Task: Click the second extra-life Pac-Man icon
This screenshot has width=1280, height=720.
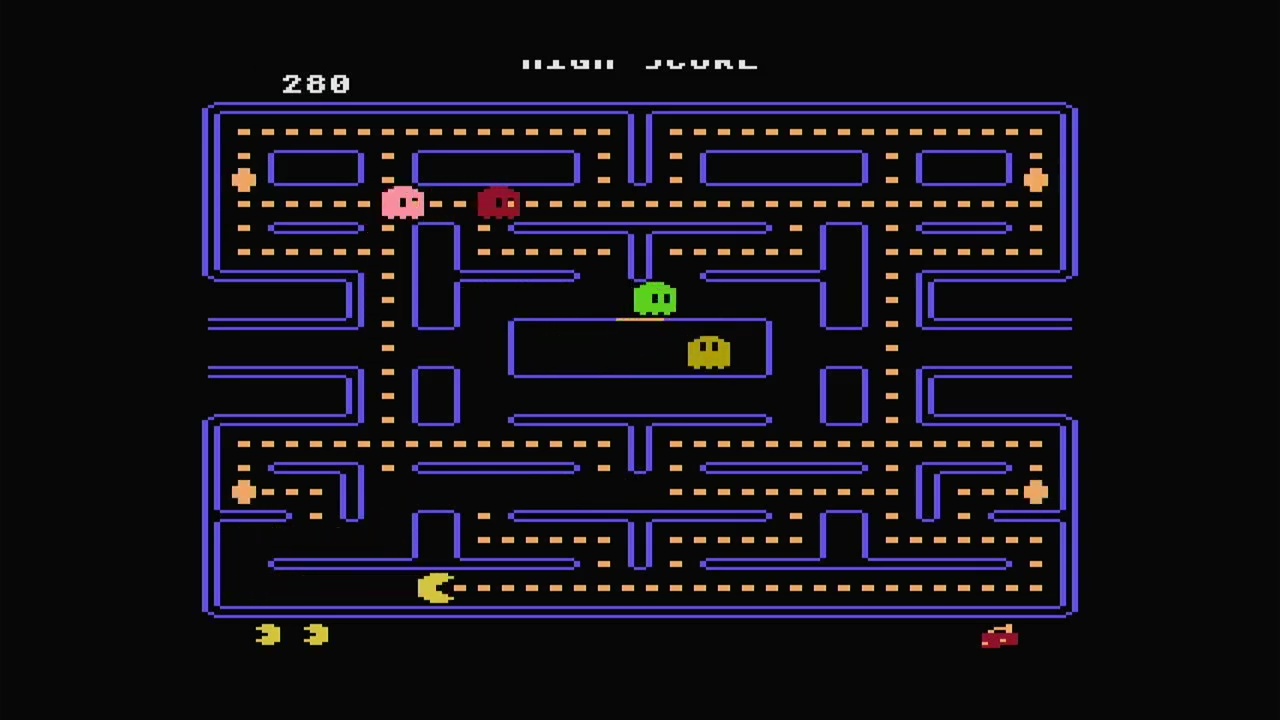Action: tap(315, 634)
